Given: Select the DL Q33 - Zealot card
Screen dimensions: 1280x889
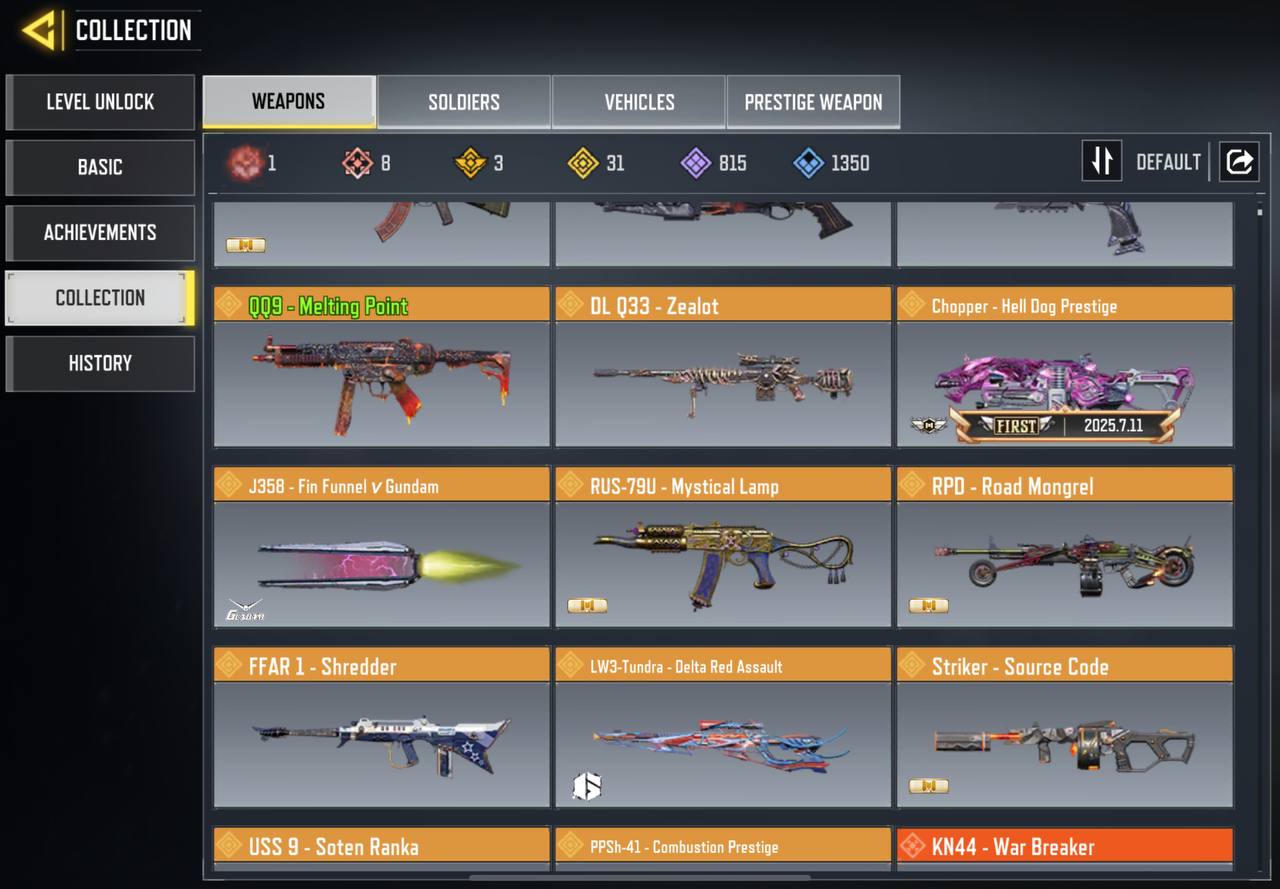Looking at the screenshot, I should point(723,367).
